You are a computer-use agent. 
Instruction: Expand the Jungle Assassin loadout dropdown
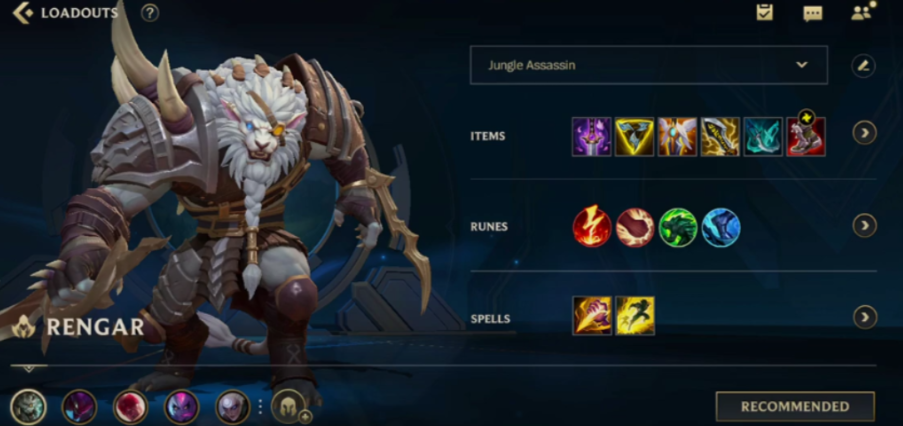point(648,65)
